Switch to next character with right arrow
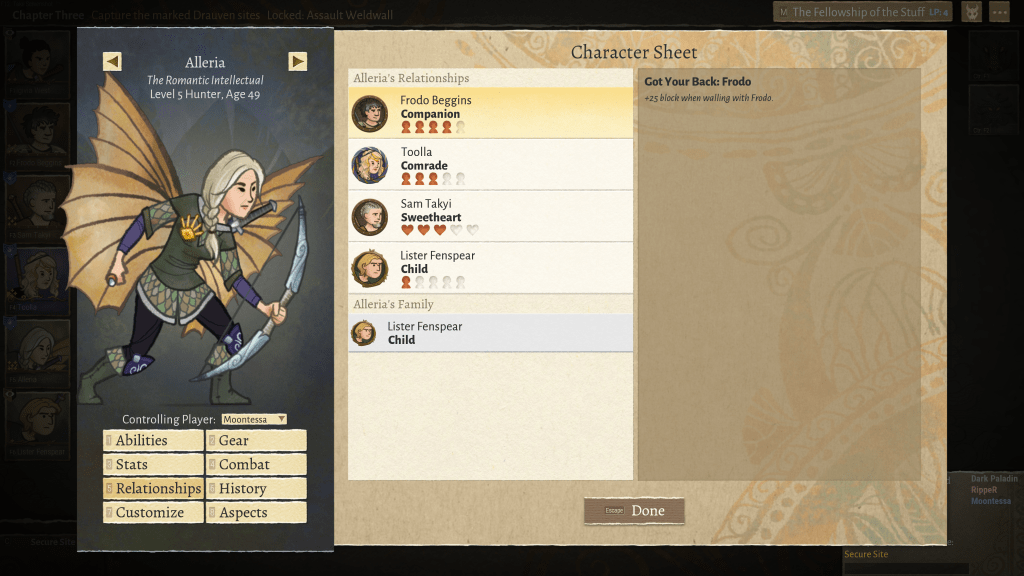This screenshot has height=576, width=1024. pyautogui.click(x=298, y=61)
